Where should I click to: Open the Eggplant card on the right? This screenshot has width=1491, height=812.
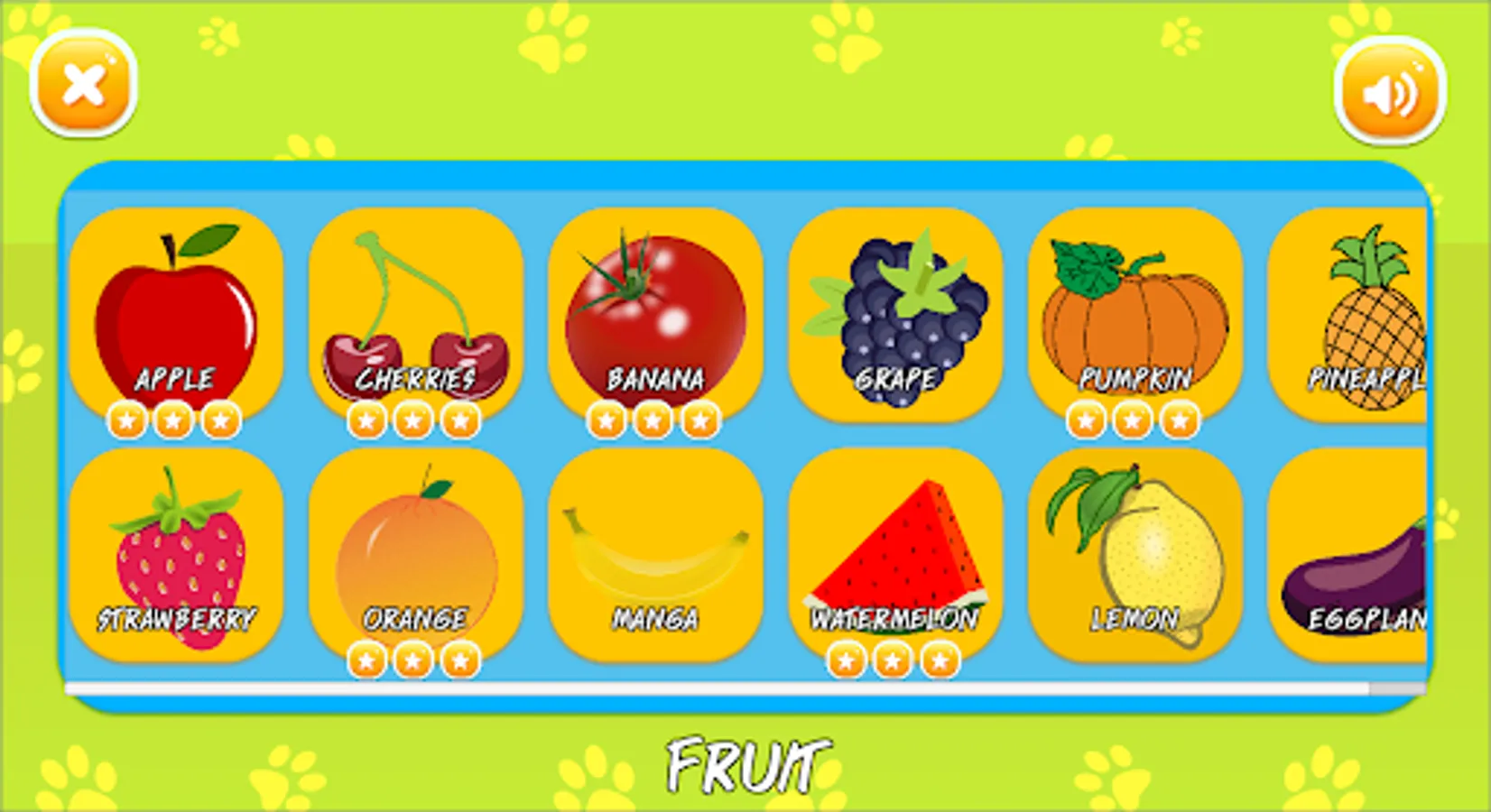1363,550
